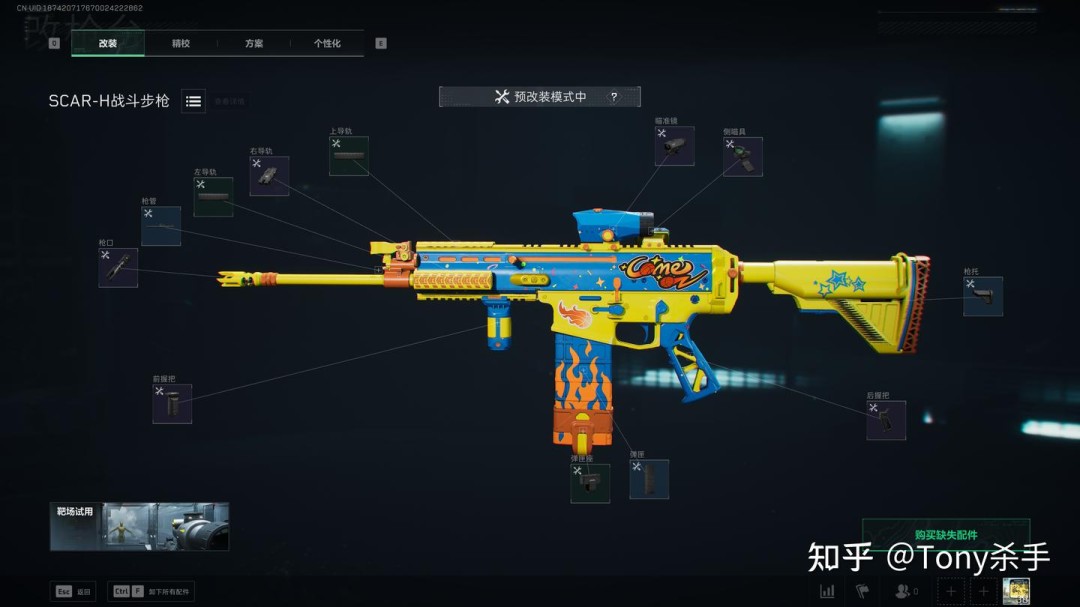Image resolution: width=1080 pixels, height=607 pixels.
Task: Switch to the 改装 modification tab
Action: click(x=108, y=44)
